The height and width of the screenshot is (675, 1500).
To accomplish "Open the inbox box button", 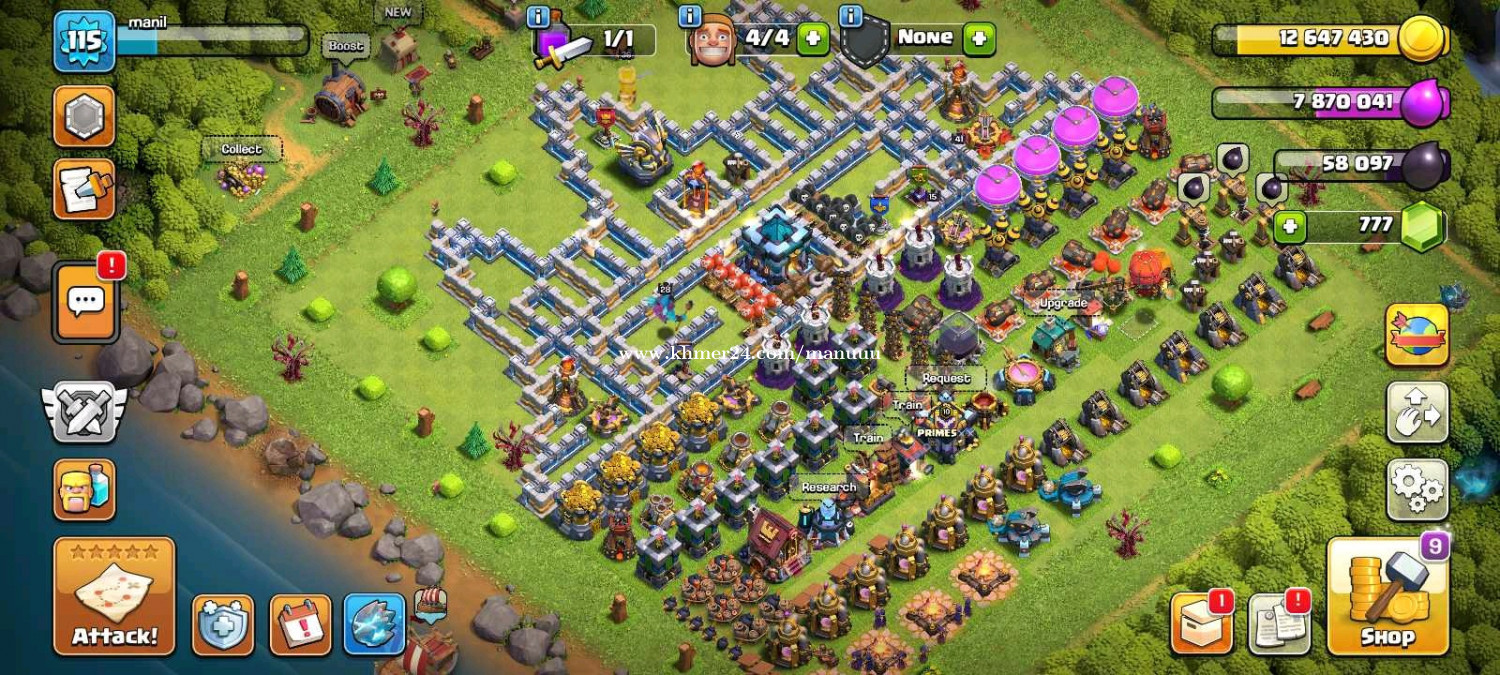I will point(1200,625).
